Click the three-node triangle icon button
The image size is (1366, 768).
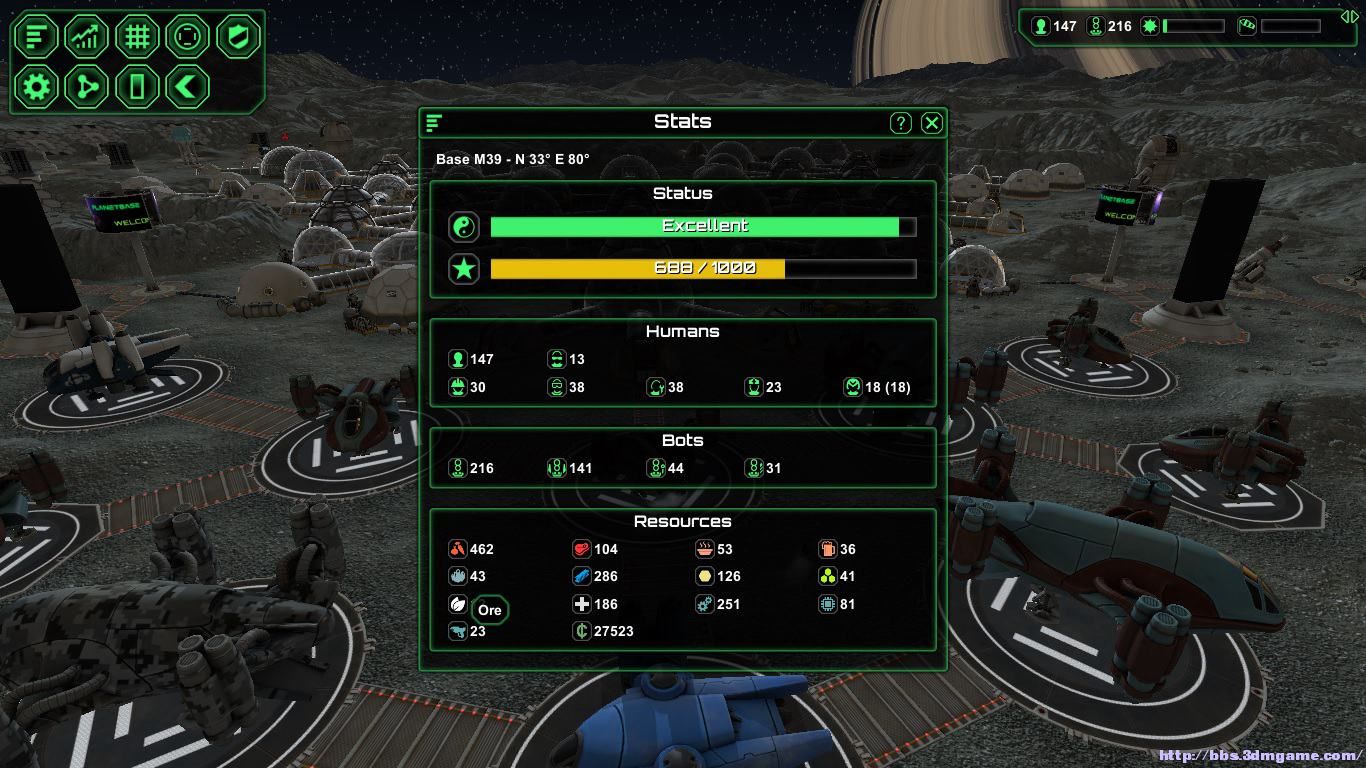(x=87, y=87)
